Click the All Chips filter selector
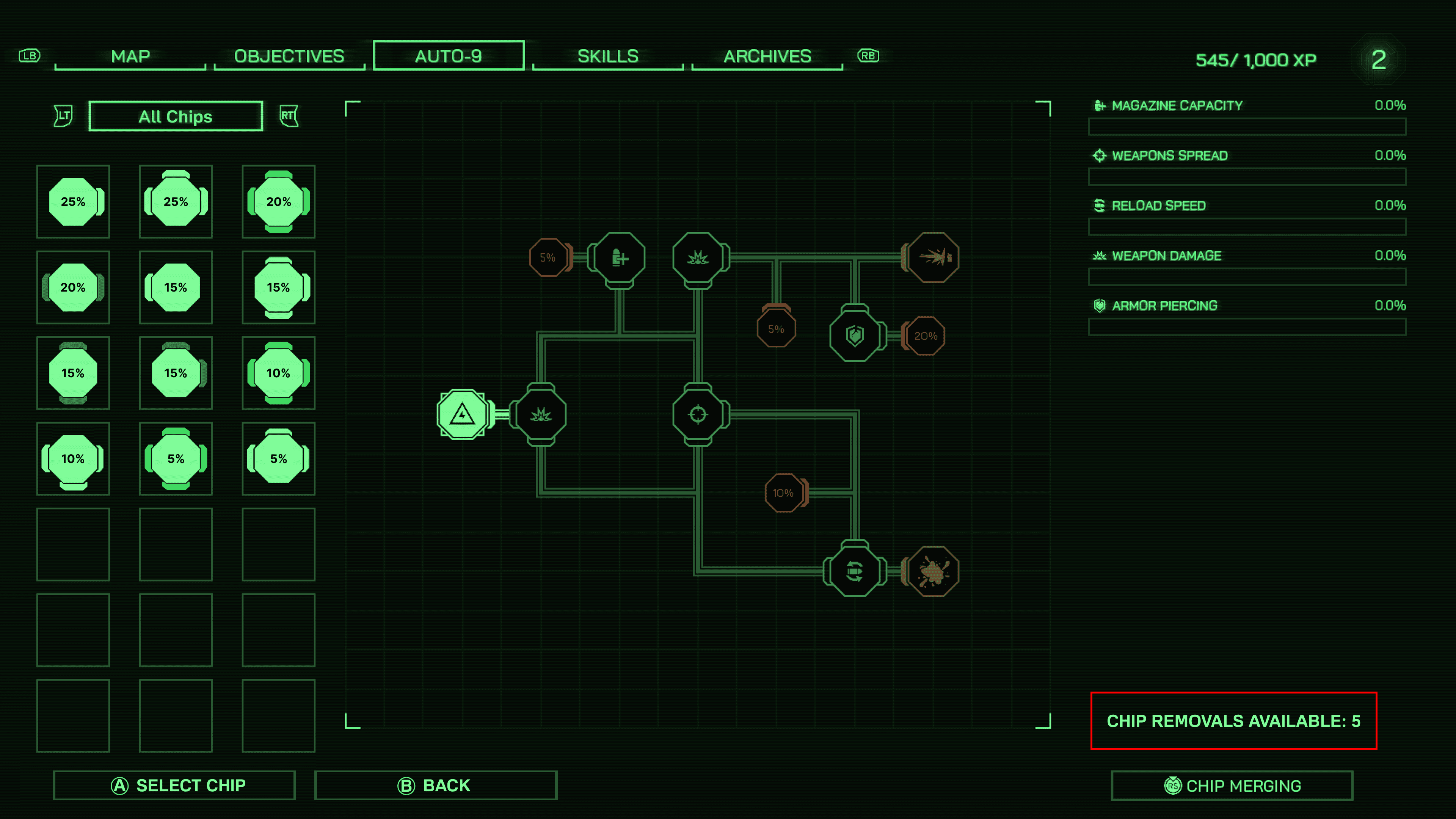The height and width of the screenshot is (819, 1456). click(x=175, y=116)
